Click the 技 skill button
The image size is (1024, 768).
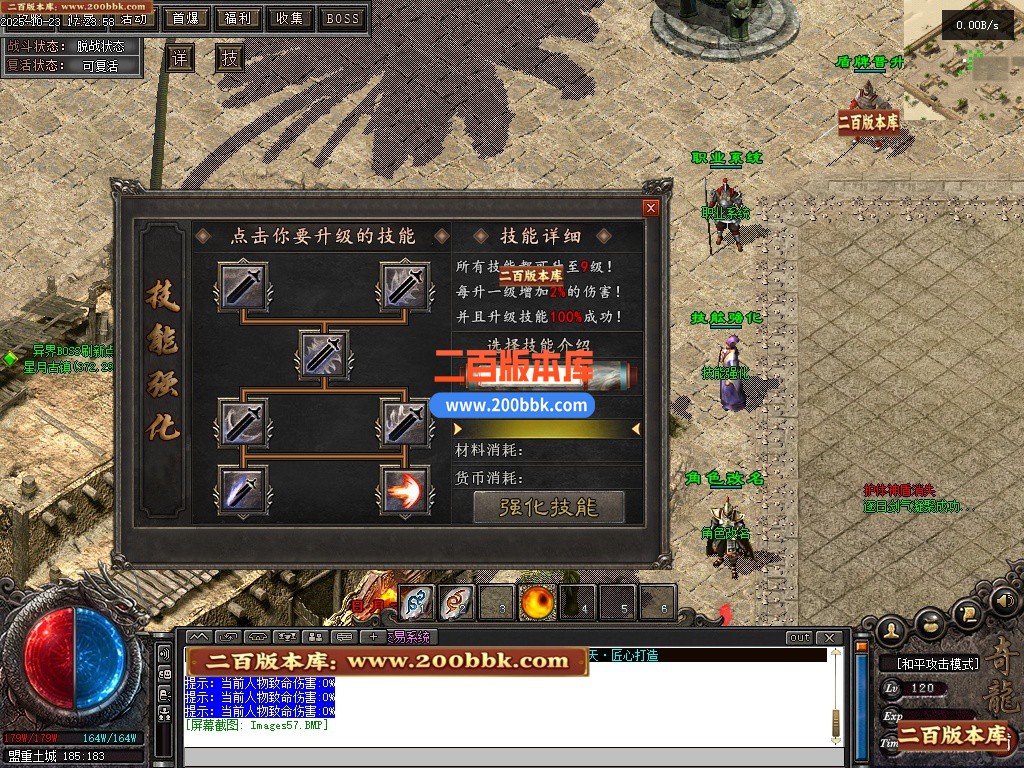coord(231,58)
